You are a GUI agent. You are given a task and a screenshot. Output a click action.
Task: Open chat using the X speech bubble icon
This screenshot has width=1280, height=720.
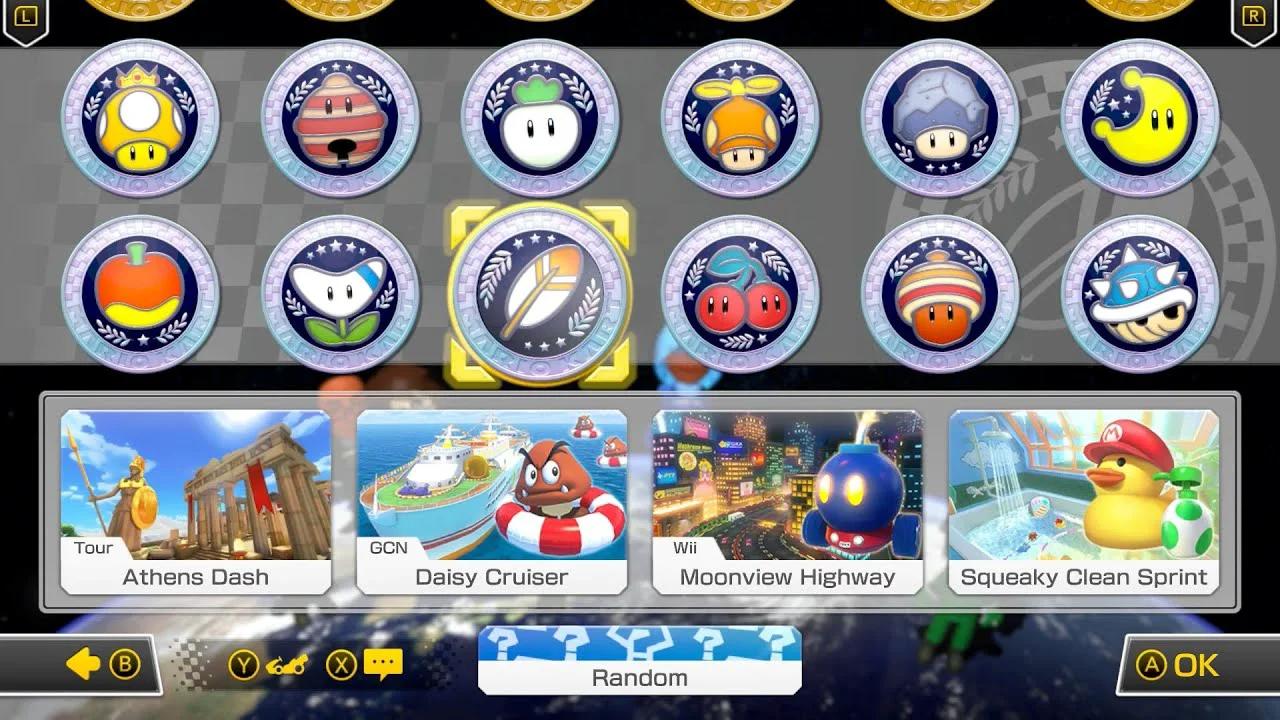pos(383,664)
